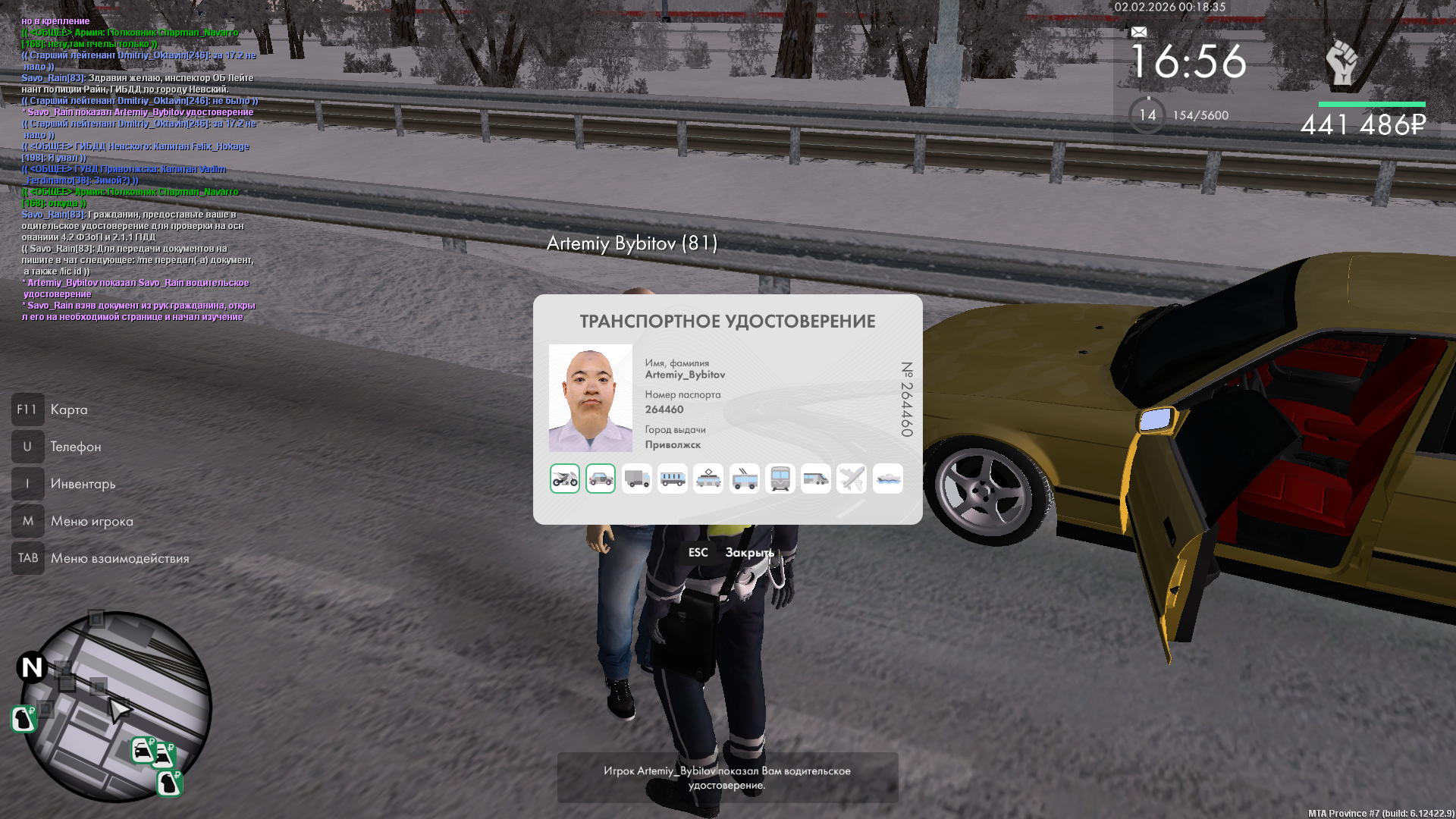
Task: Choose the cargo truck license category icon
Action: (637, 479)
